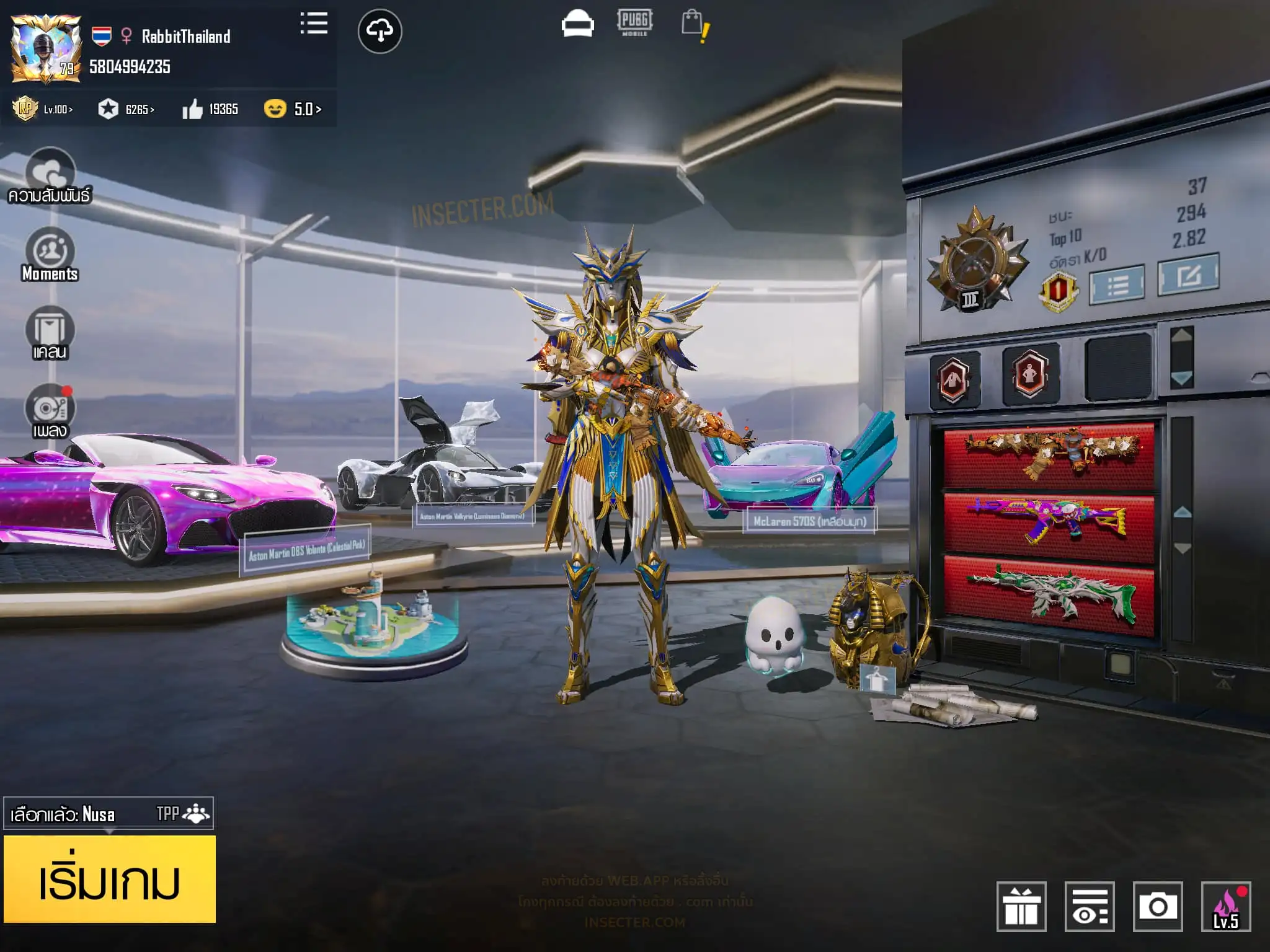Image resolution: width=1270 pixels, height=952 pixels.
Task: Open the PUBG Mobile logo tab
Action: (634, 22)
